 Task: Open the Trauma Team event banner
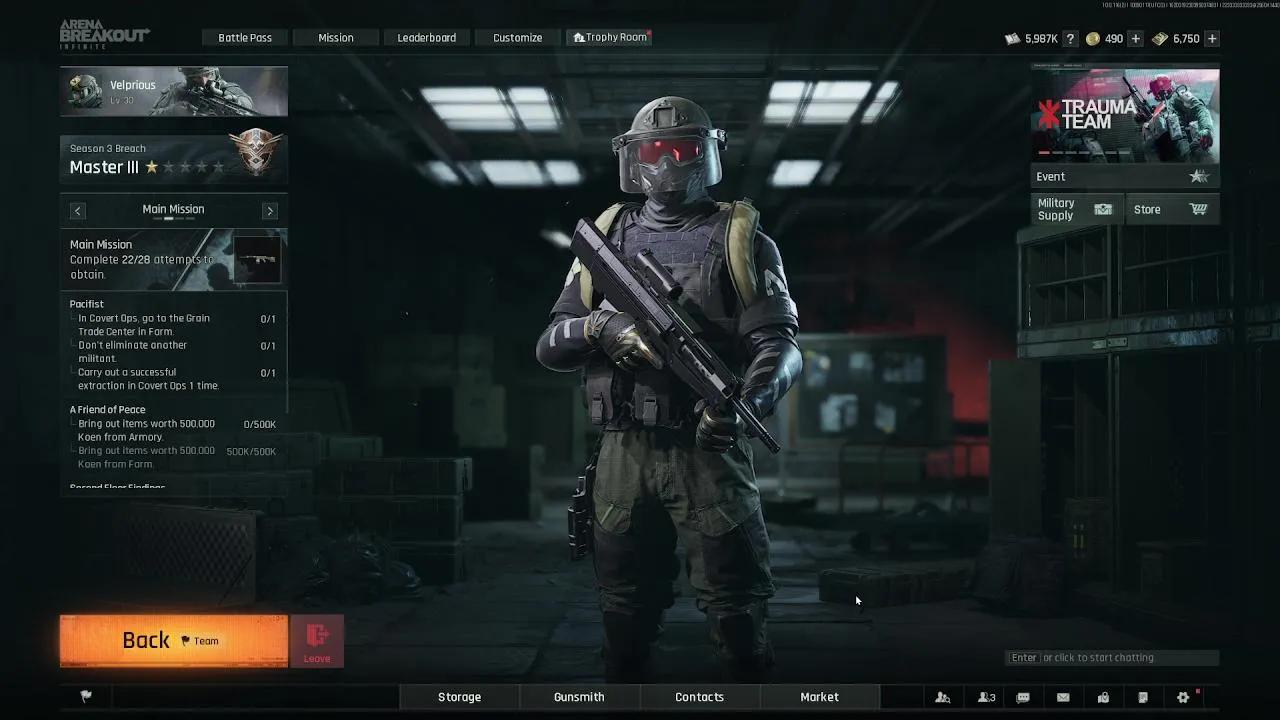click(1125, 115)
